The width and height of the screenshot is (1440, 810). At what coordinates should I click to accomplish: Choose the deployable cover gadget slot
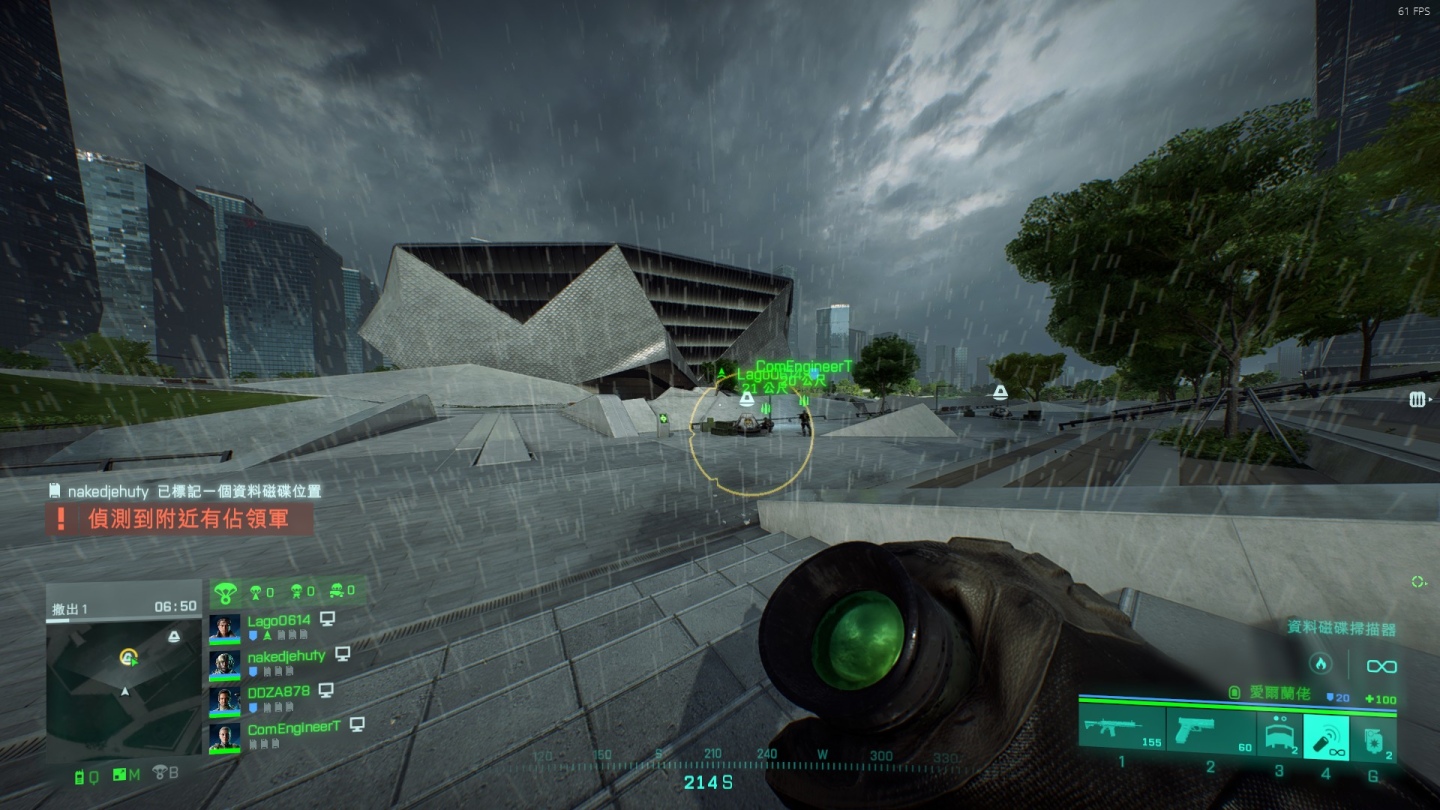(x=1280, y=734)
